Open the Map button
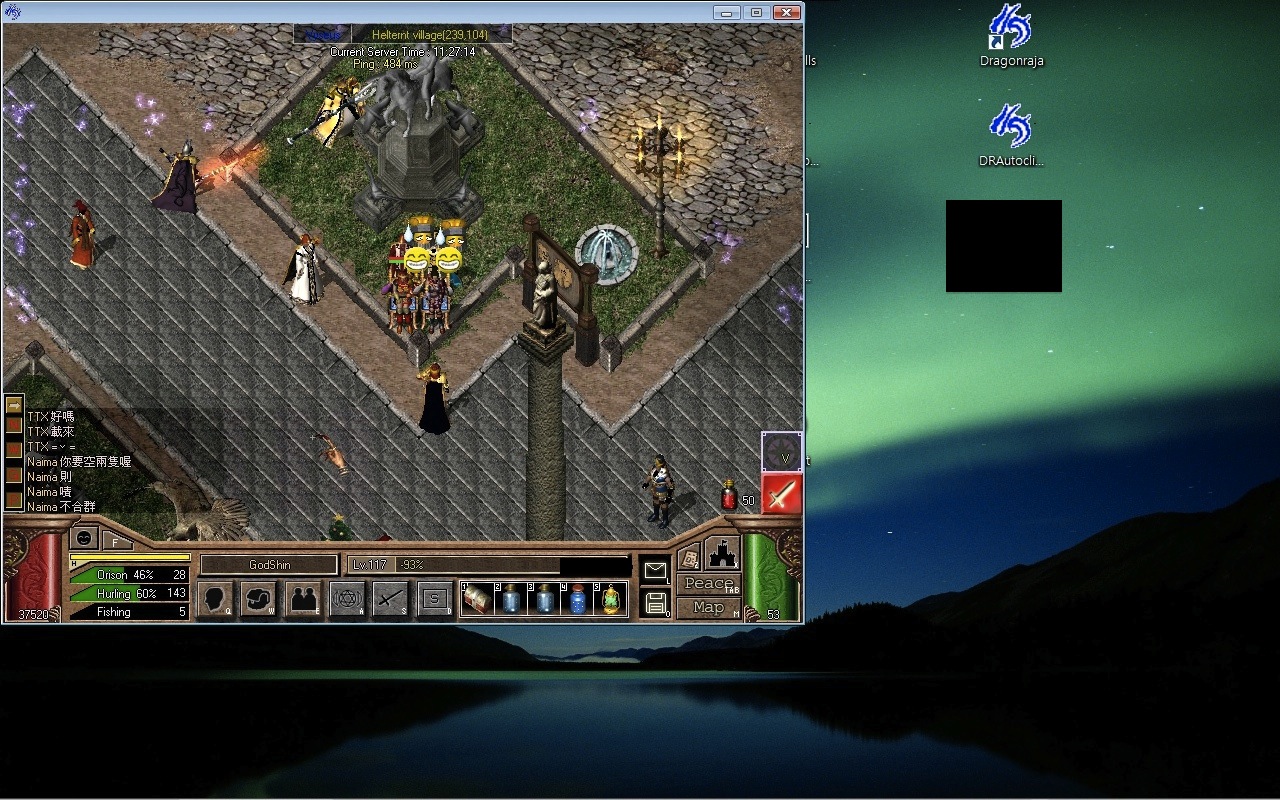 tap(708, 607)
